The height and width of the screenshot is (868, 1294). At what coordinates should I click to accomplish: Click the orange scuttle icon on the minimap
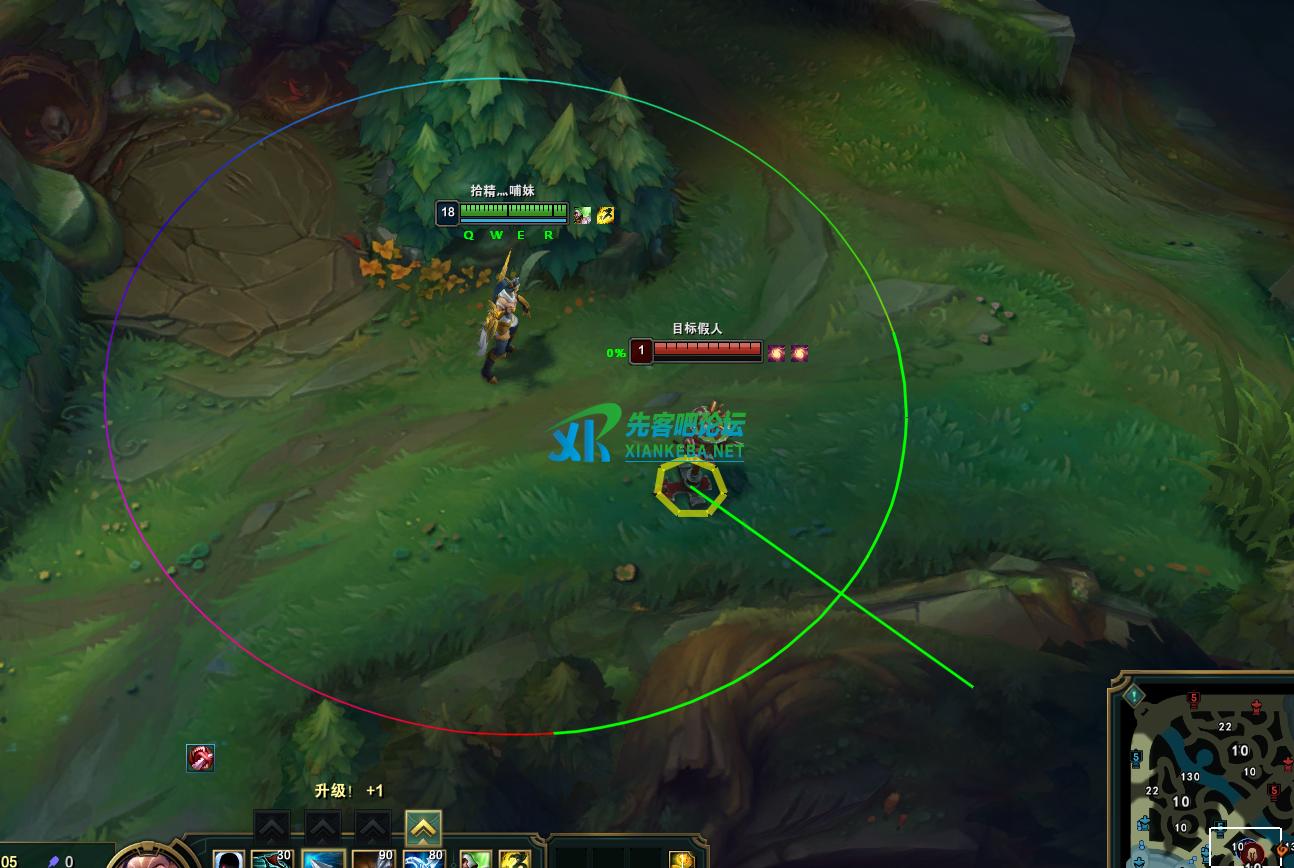coord(1281,851)
